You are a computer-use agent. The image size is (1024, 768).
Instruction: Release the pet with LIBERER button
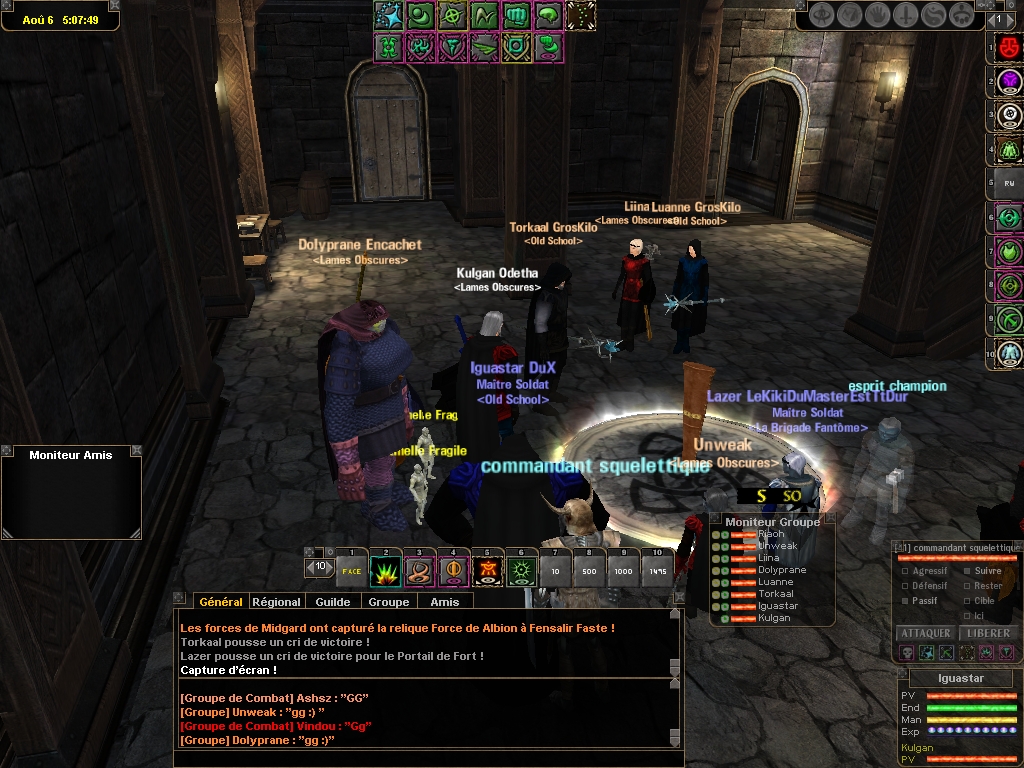click(x=988, y=634)
